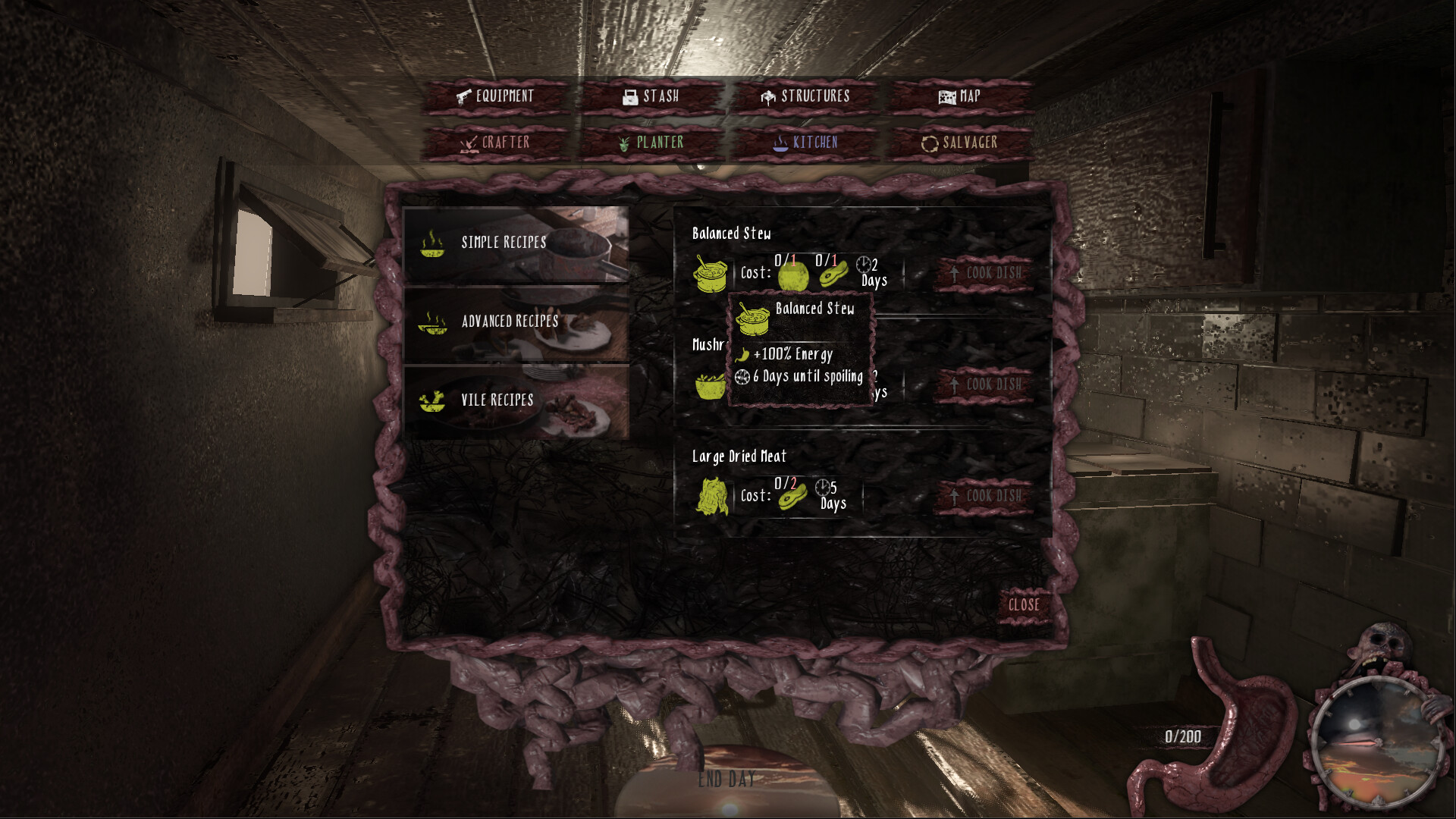Click the lizard icon beside Vile Recipes
The image size is (1456, 819).
coord(432,400)
